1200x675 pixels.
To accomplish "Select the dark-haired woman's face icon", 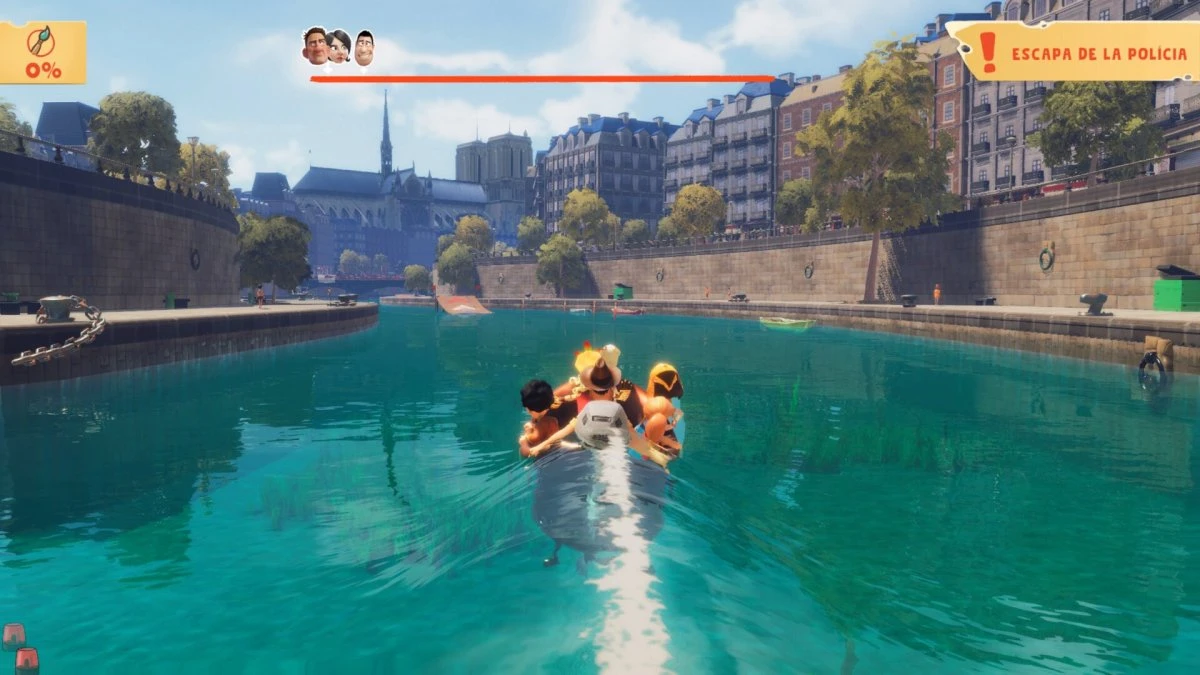I will tap(339, 46).
